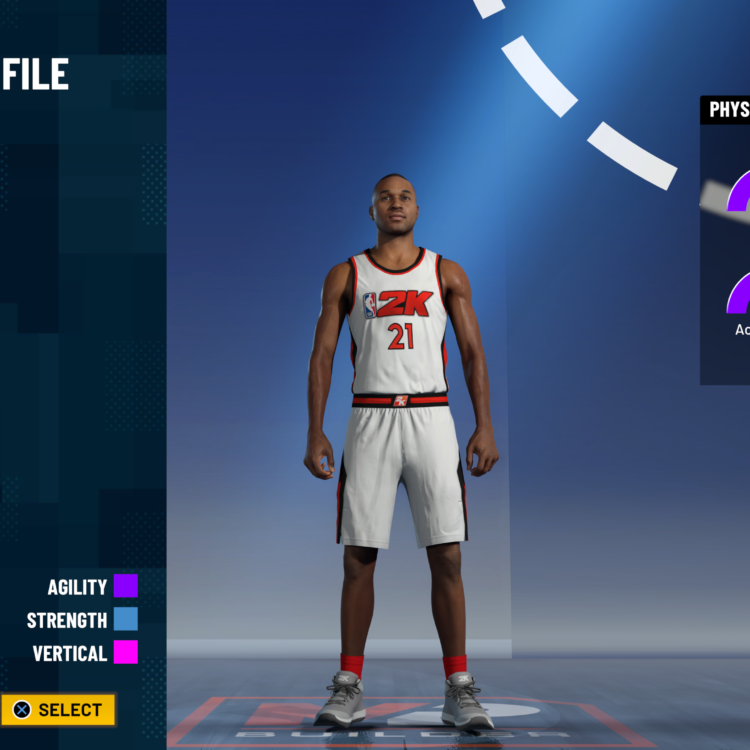The height and width of the screenshot is (750, 750).
Task: Click the purple Agility color swatch
Action: 126,586
